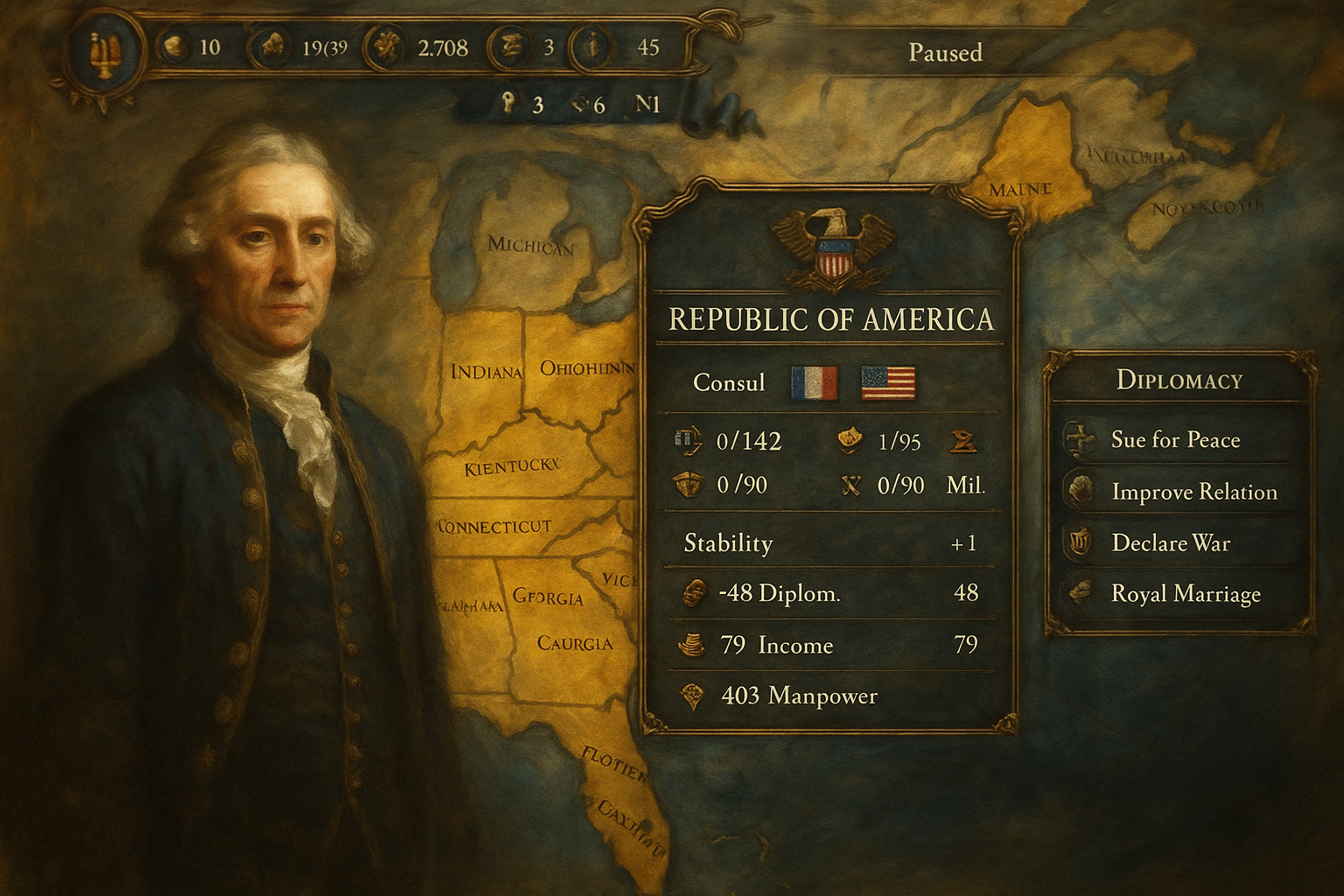Open the Diplom. row in country panel
This screenshot has width=1344, height=896.
(829, 593)
